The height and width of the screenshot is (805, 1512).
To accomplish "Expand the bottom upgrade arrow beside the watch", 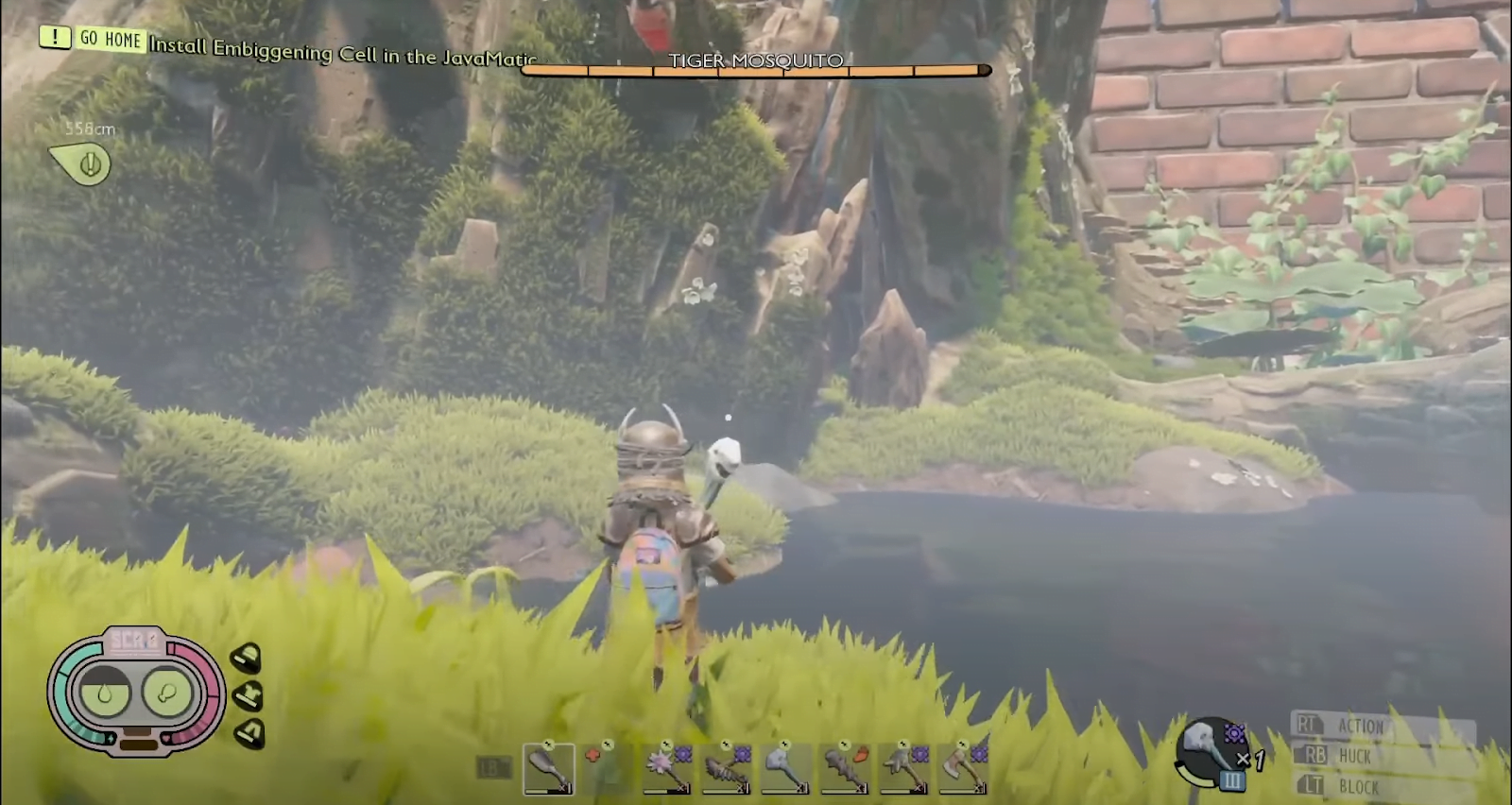I will click(x=248, y=732).
